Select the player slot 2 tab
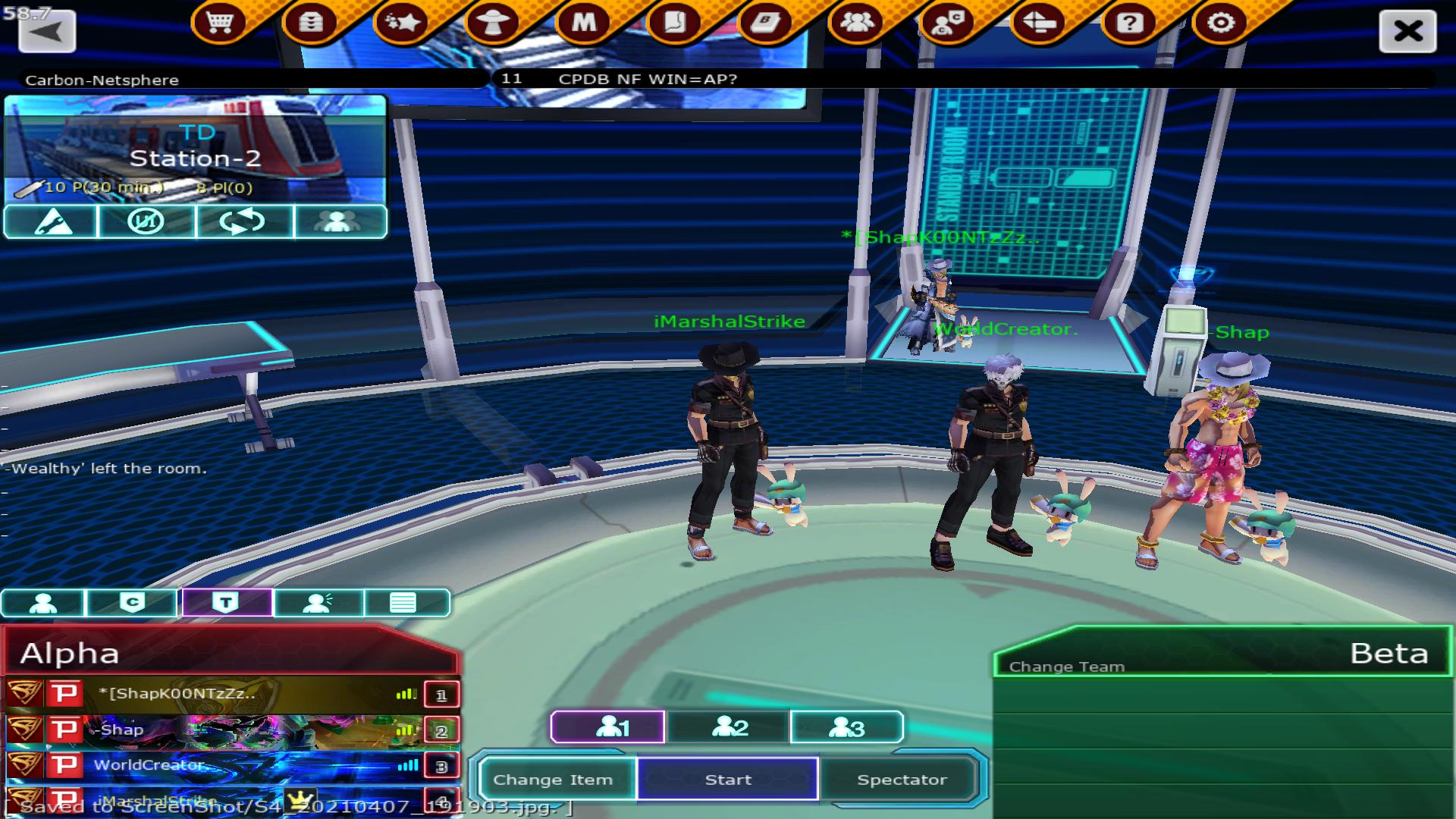This screenshot has width=1456, height=819. coord(729,728)
